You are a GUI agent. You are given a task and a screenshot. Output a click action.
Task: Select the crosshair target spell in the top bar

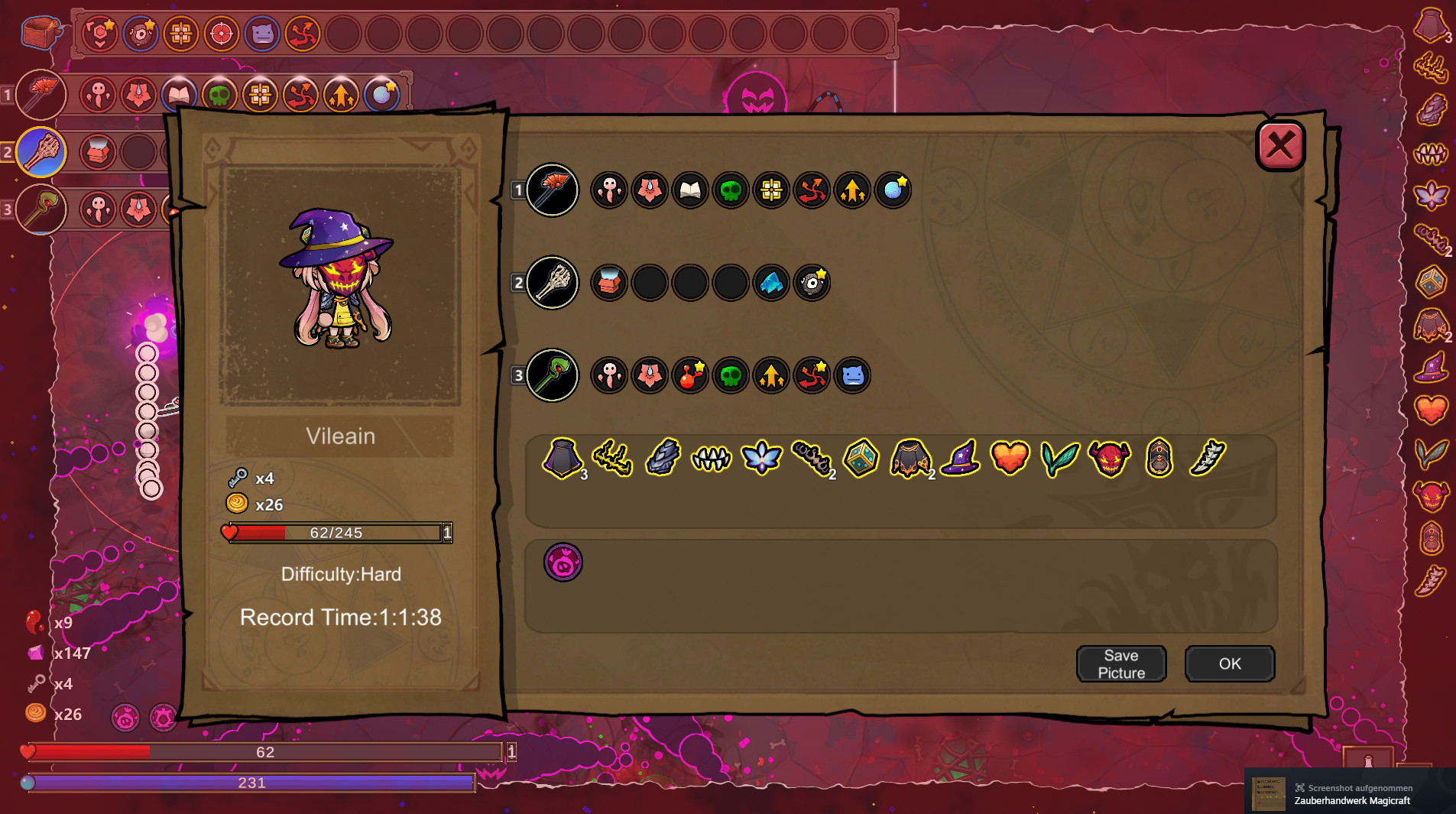[x=221, y=34]
